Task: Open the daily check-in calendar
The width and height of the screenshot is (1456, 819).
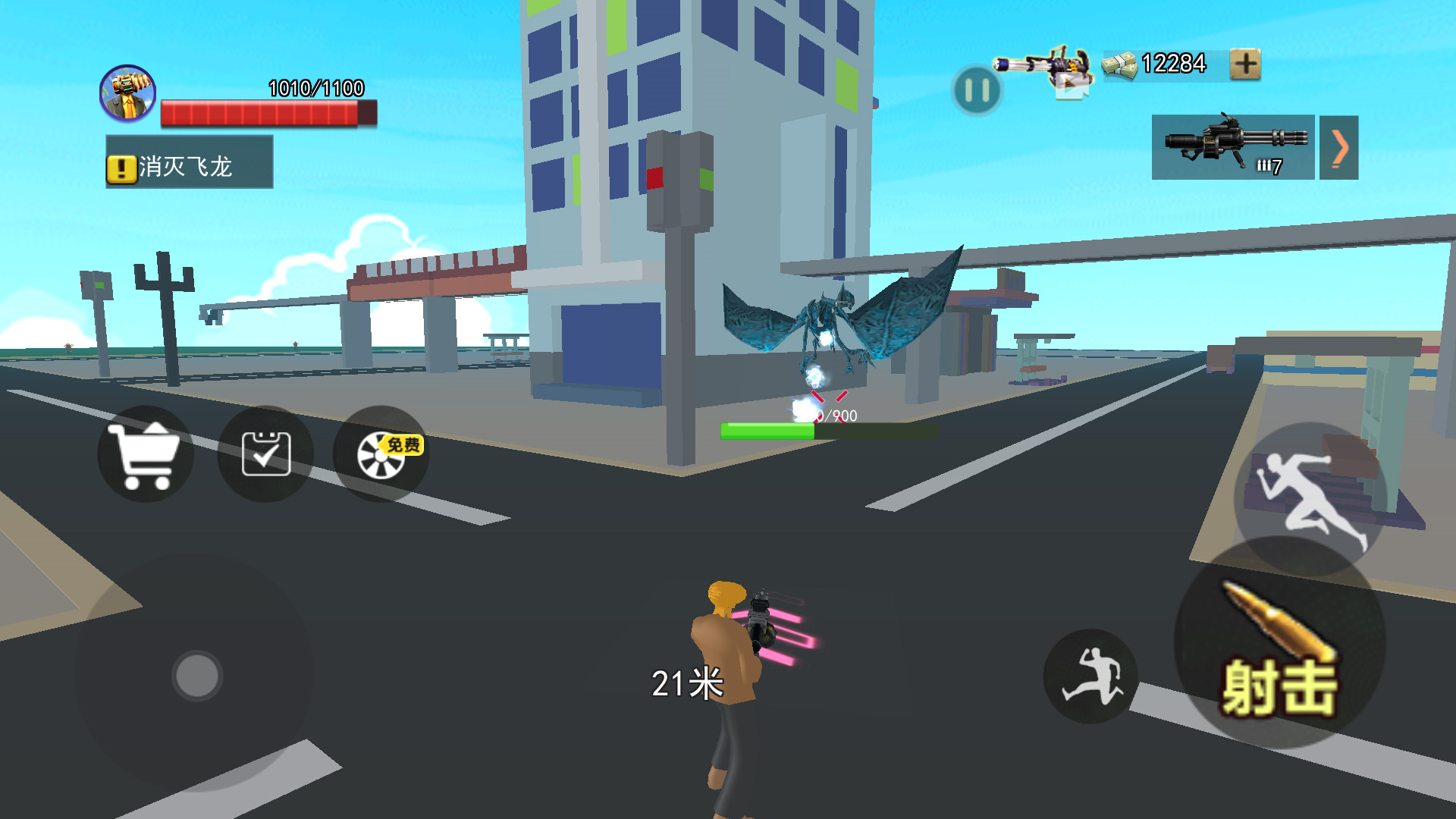Action: [265, 454]
